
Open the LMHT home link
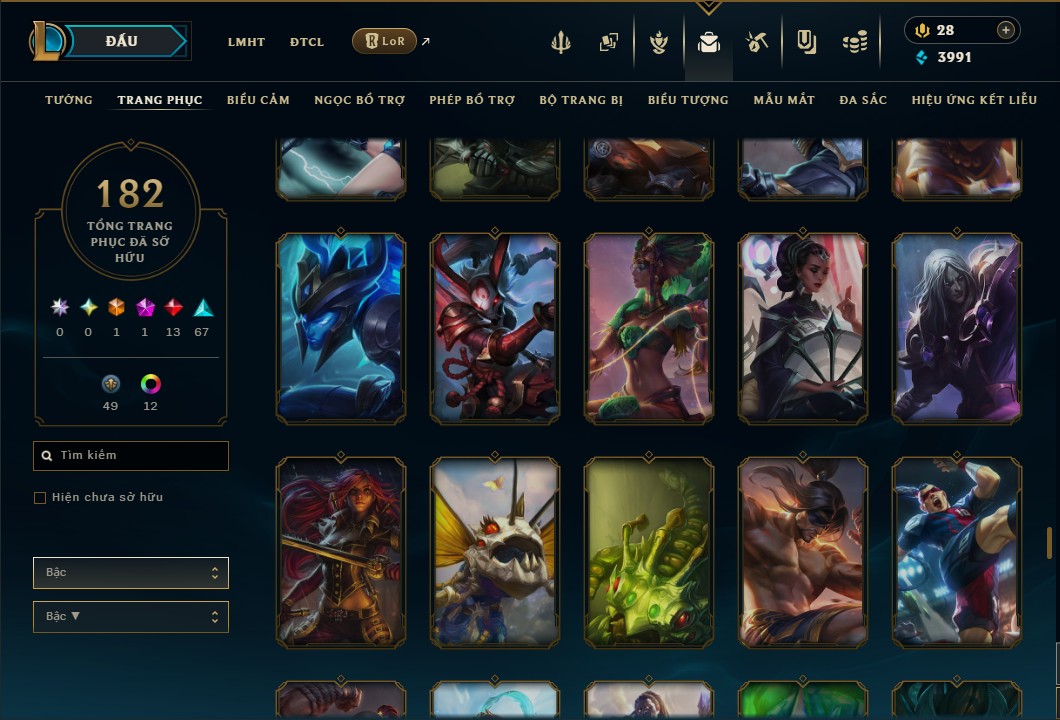click(x=246, y=42)
